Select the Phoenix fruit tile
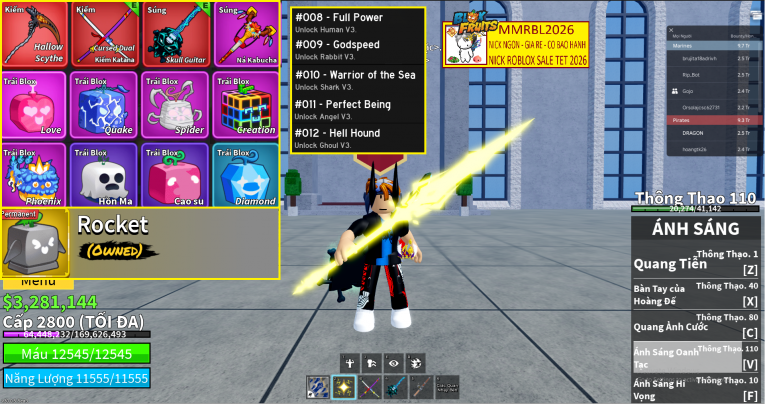Image resolution: width=765 pixels, height=404 pixels. [35, 176]
